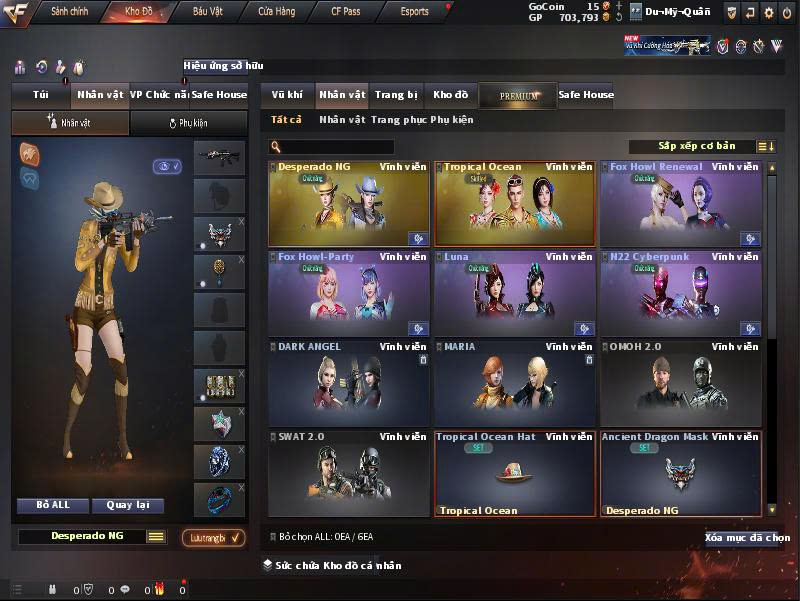
Task: Switch to the Trang bị tab
Action: pos(396,95)
